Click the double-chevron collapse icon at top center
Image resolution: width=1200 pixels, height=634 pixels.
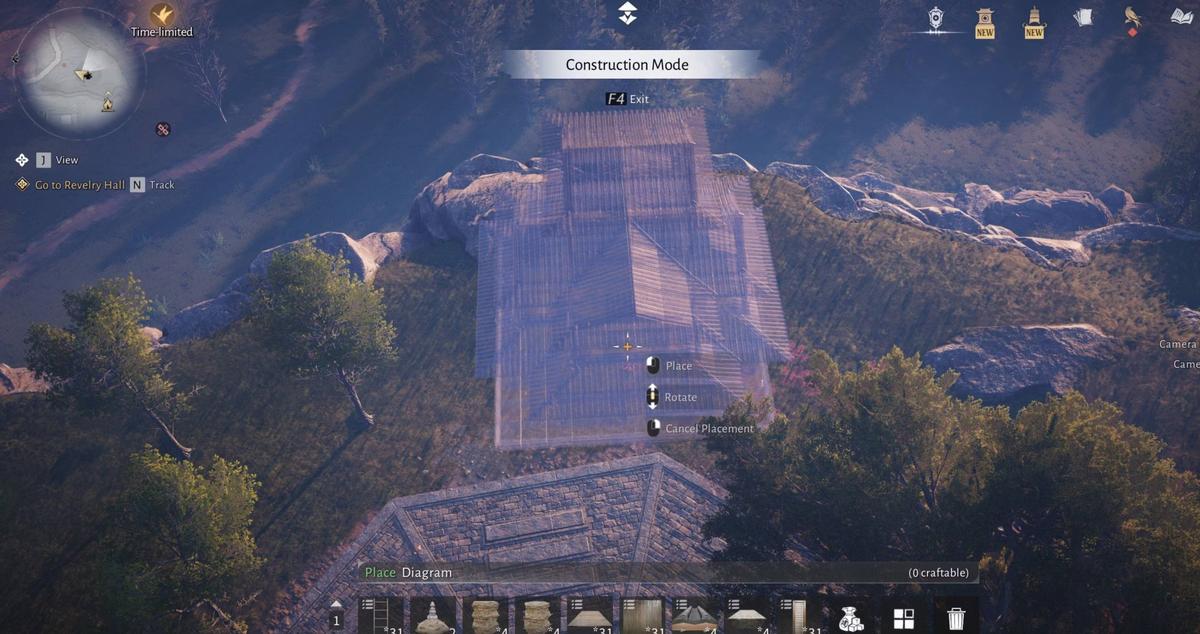627,13
